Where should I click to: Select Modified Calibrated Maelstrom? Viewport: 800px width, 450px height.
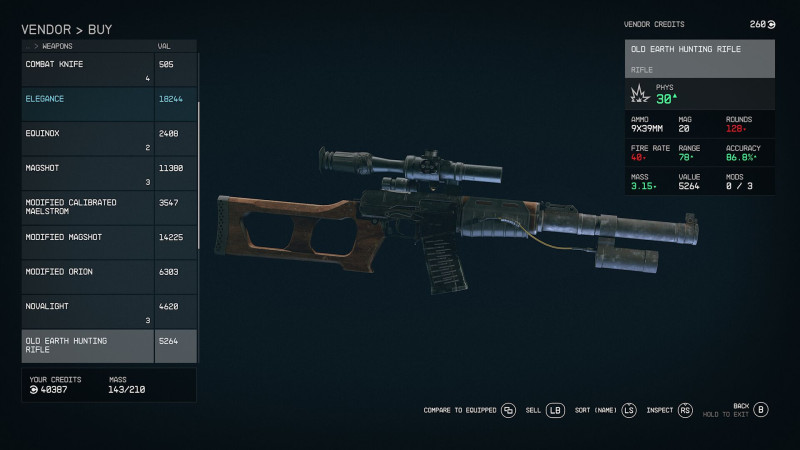click(108, 207)
